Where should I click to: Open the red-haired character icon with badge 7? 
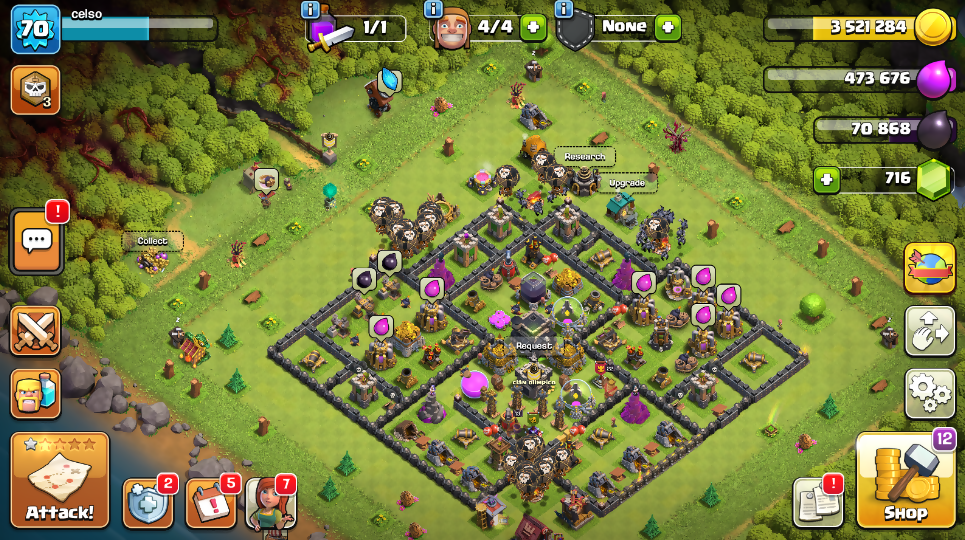(270, 502)
